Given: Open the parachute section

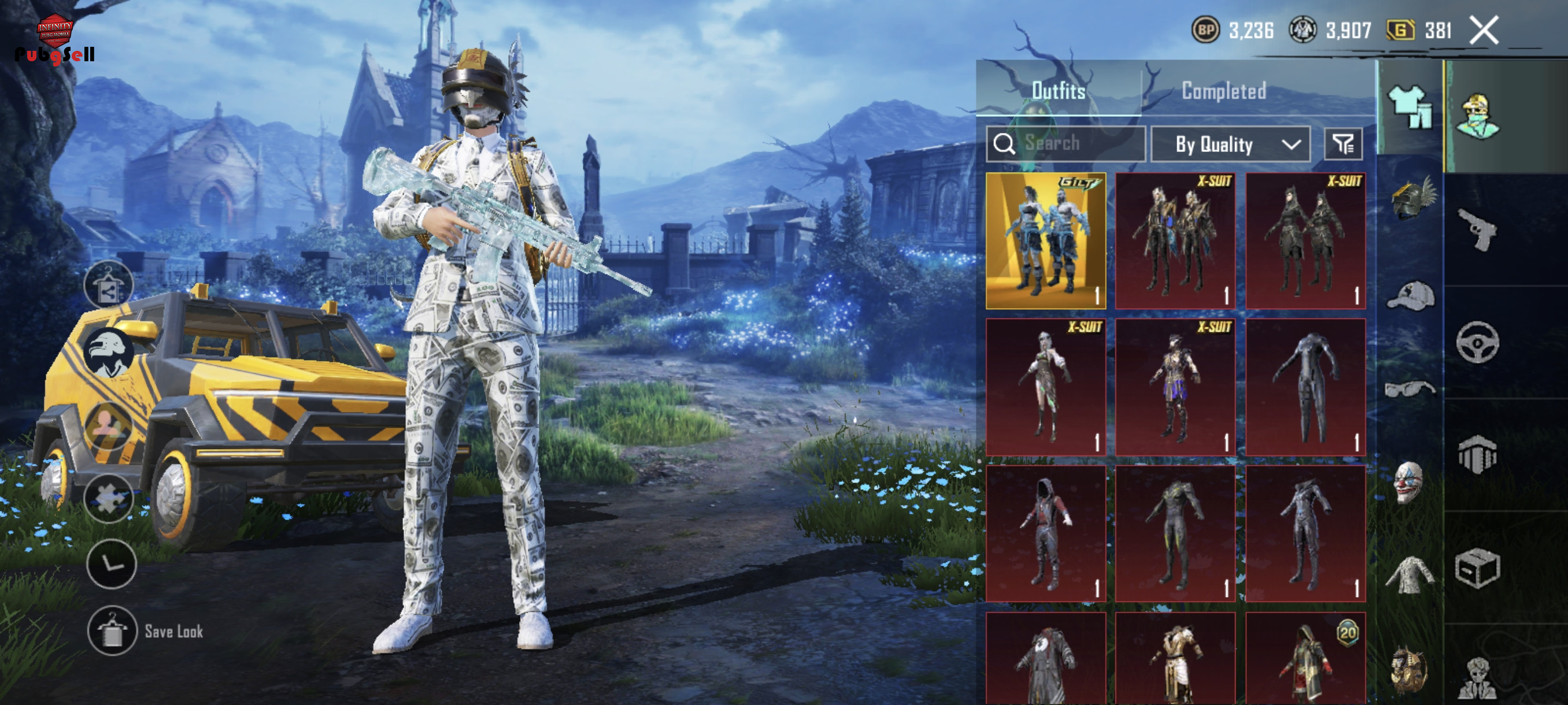Looking at the screenshot, I should tap(1477, 454).
